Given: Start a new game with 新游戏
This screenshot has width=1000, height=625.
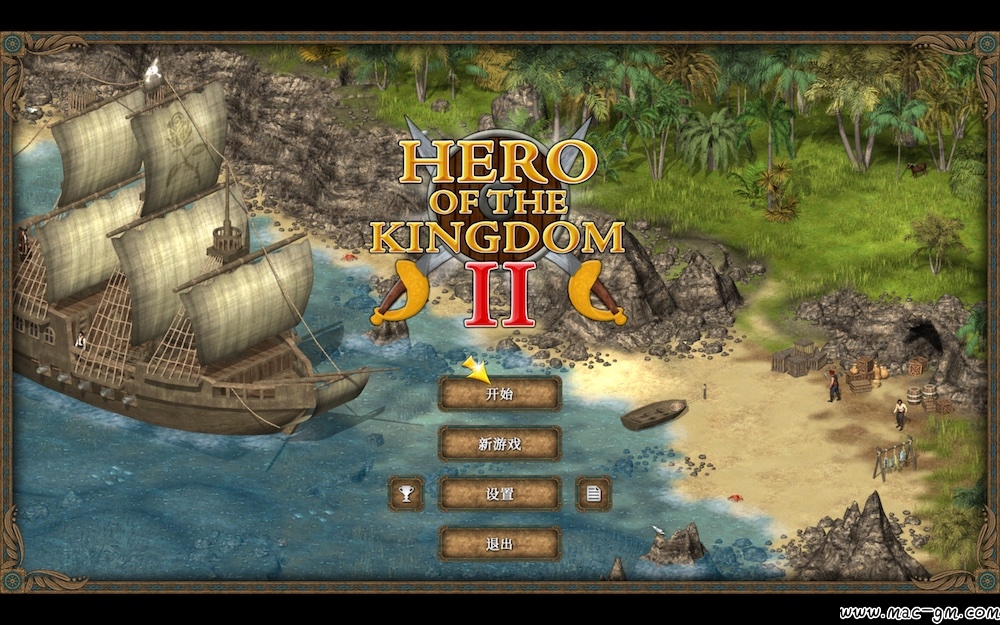Looking at the screenshot, I should click(500, 444).
